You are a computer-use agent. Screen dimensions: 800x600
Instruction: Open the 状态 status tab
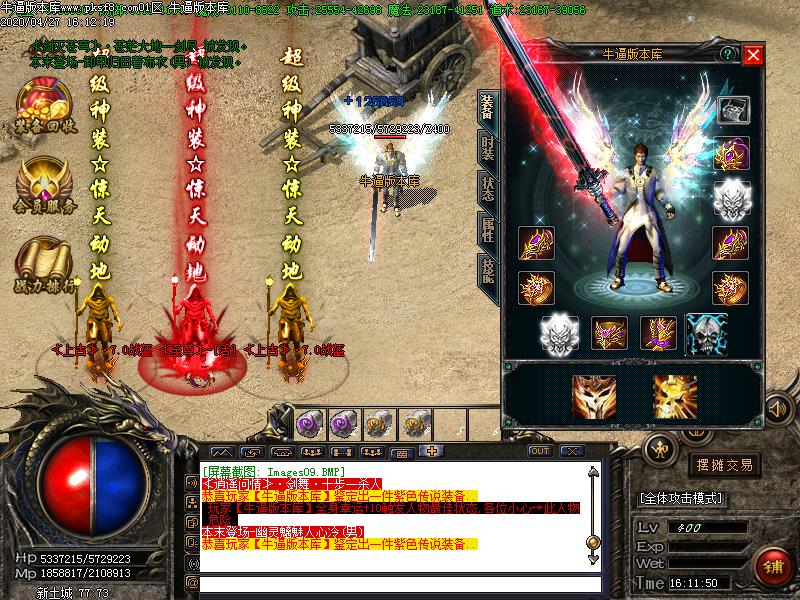click(487, 190)
